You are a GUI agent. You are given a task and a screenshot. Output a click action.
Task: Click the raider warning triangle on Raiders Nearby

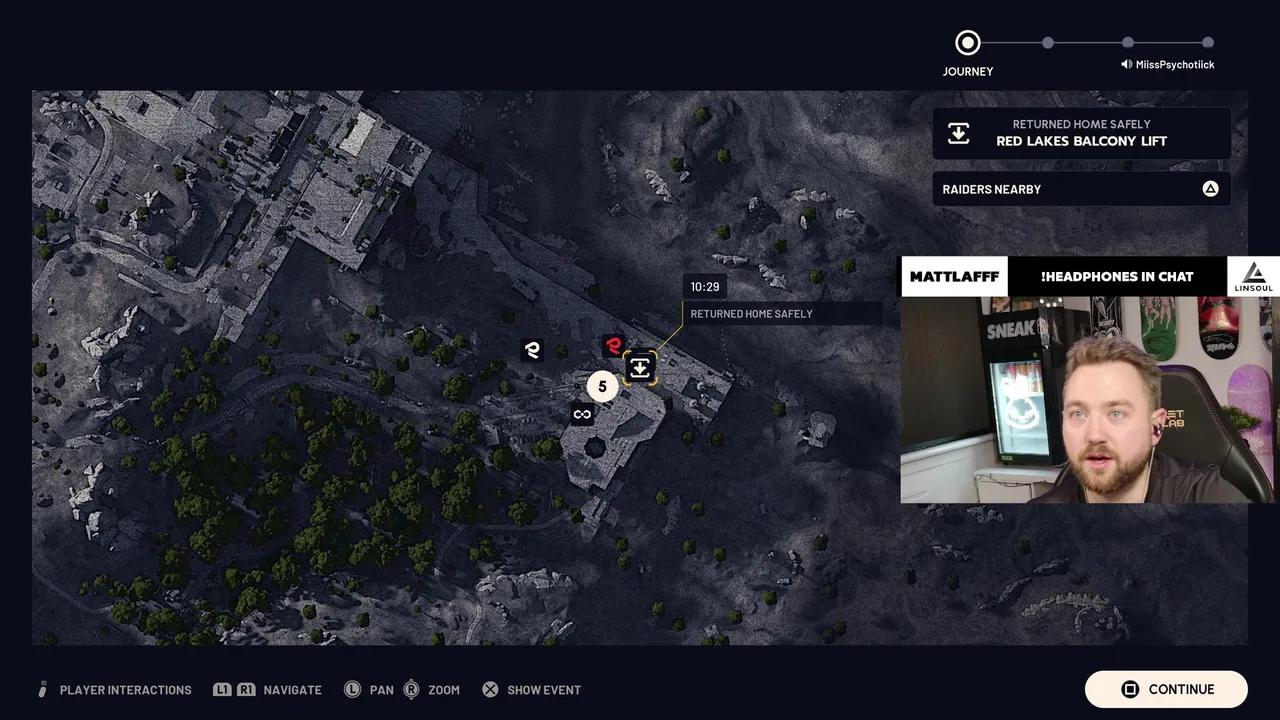[1210, 188]
